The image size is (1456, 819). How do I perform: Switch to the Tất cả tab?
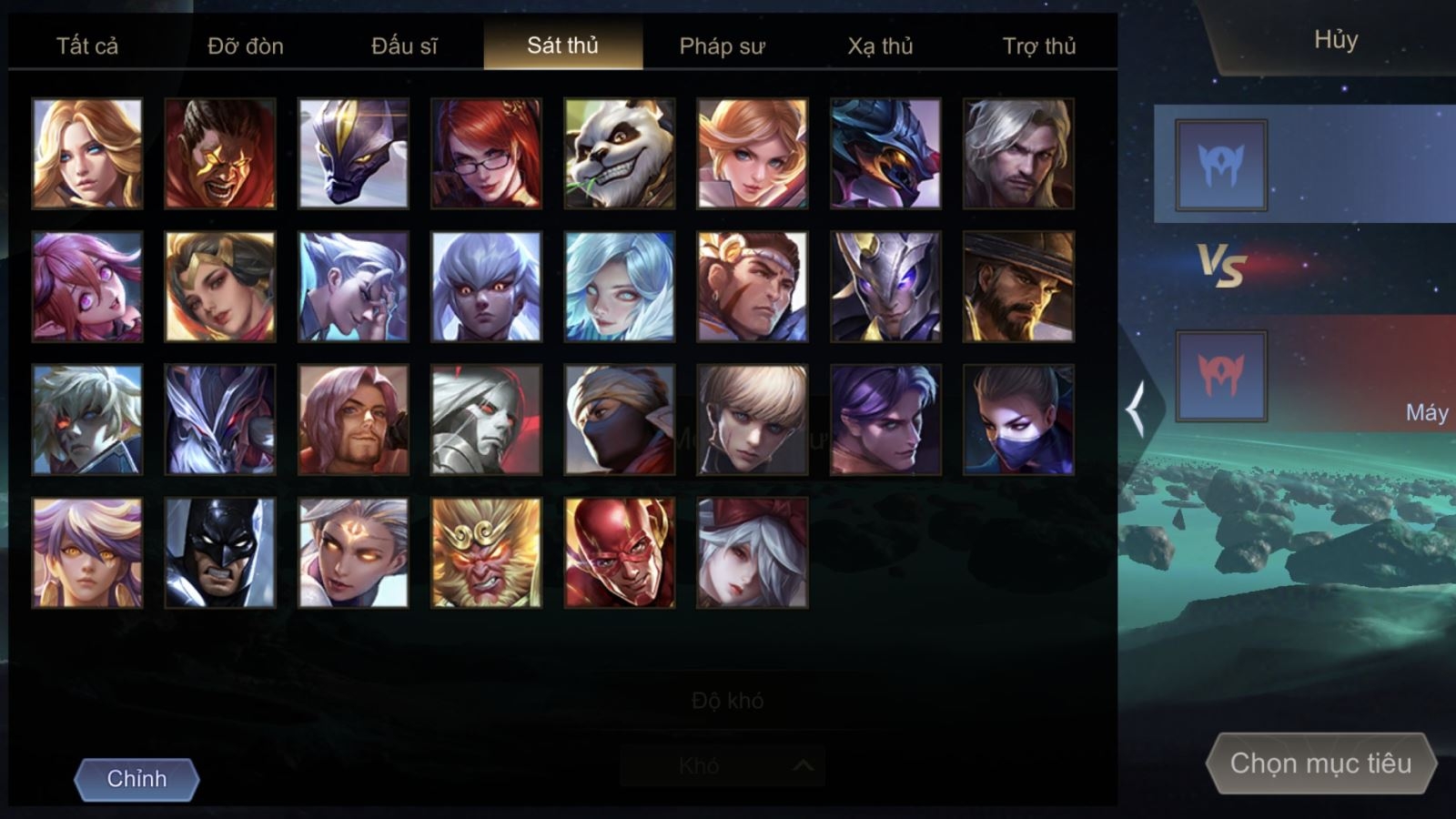coord(87,45)
